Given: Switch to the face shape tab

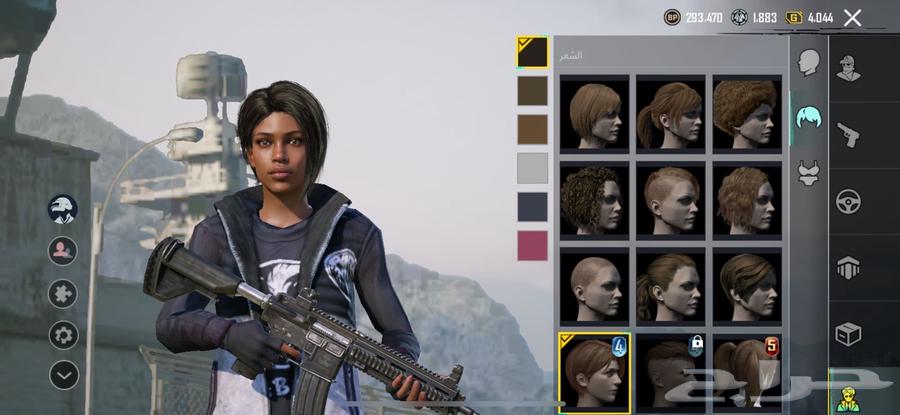Looking at the screenshot, I should 808,63.
